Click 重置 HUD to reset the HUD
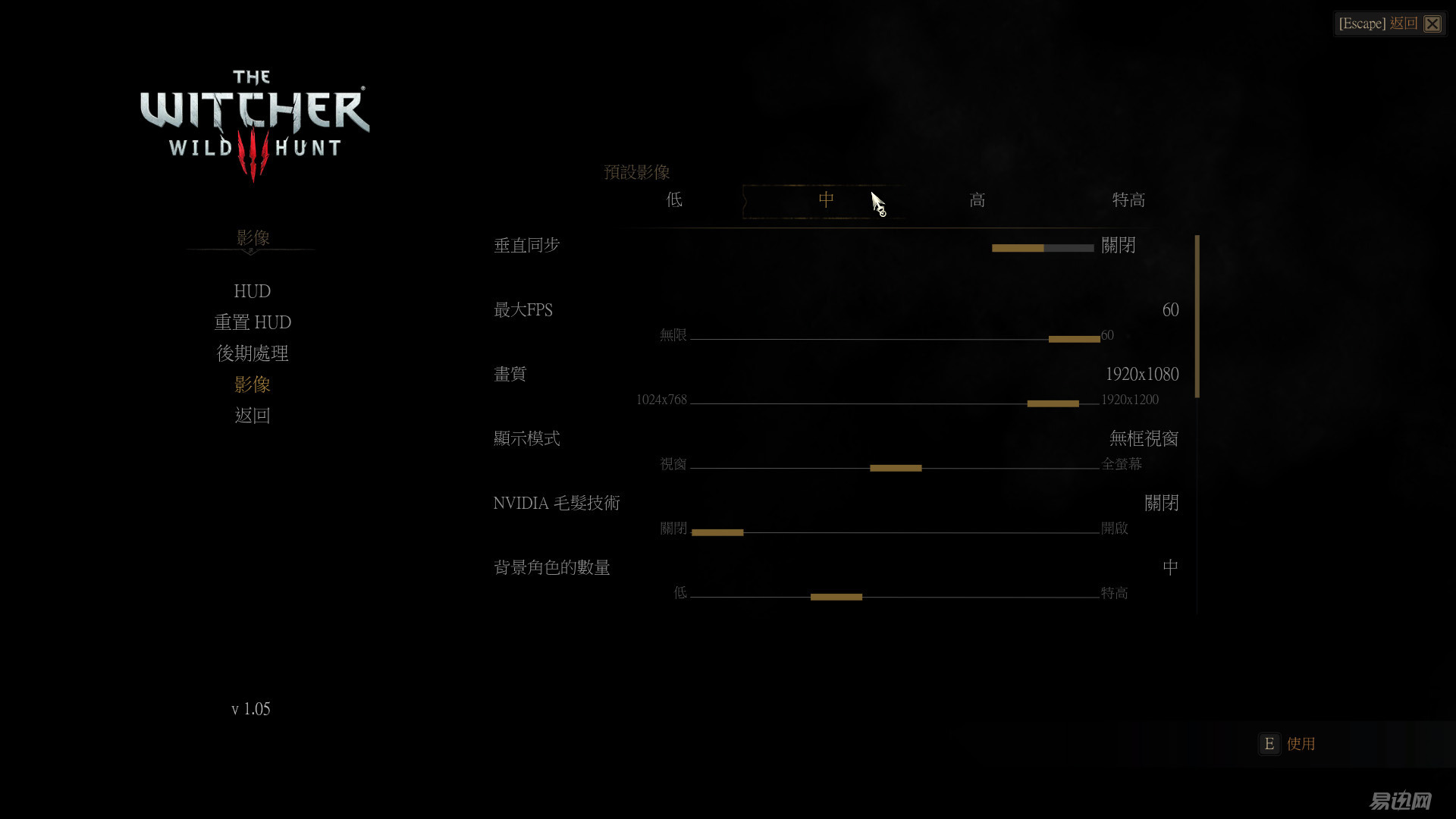The height and width of the screenshot is (819, 1456). [x=253, y=322]
